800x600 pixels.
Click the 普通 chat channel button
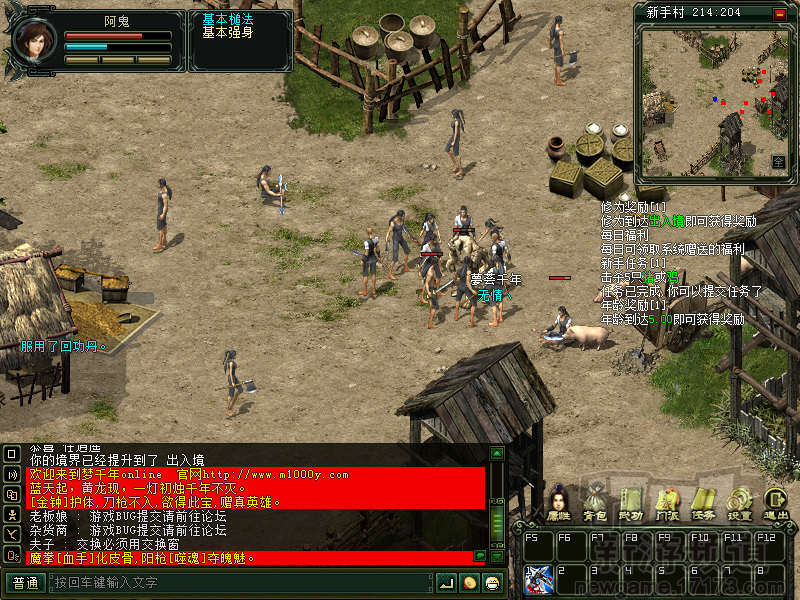point(25,583)
